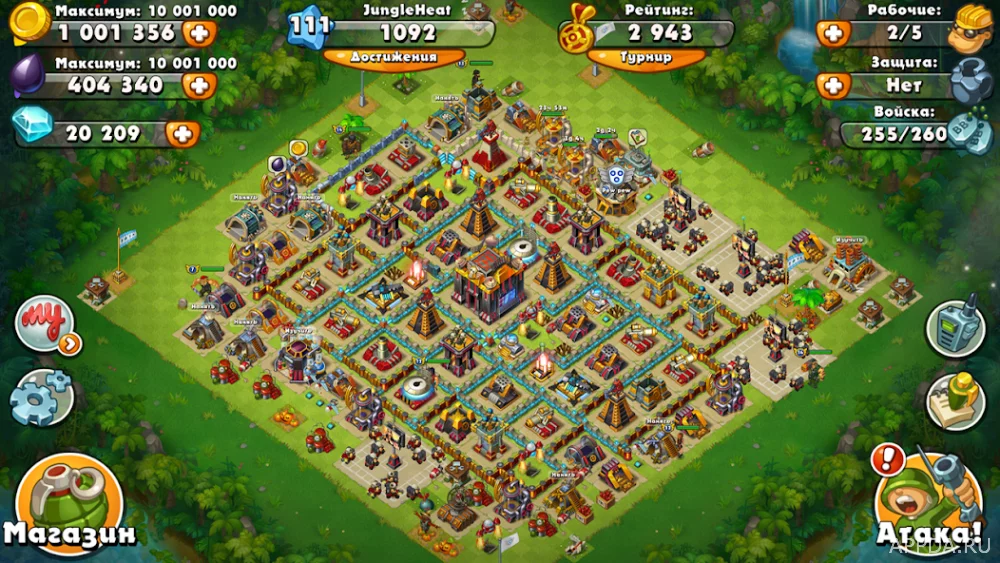Open the soldier and book button
Image resolution: width=1000 pixels, height=563 pixels.
pos(955,398)
